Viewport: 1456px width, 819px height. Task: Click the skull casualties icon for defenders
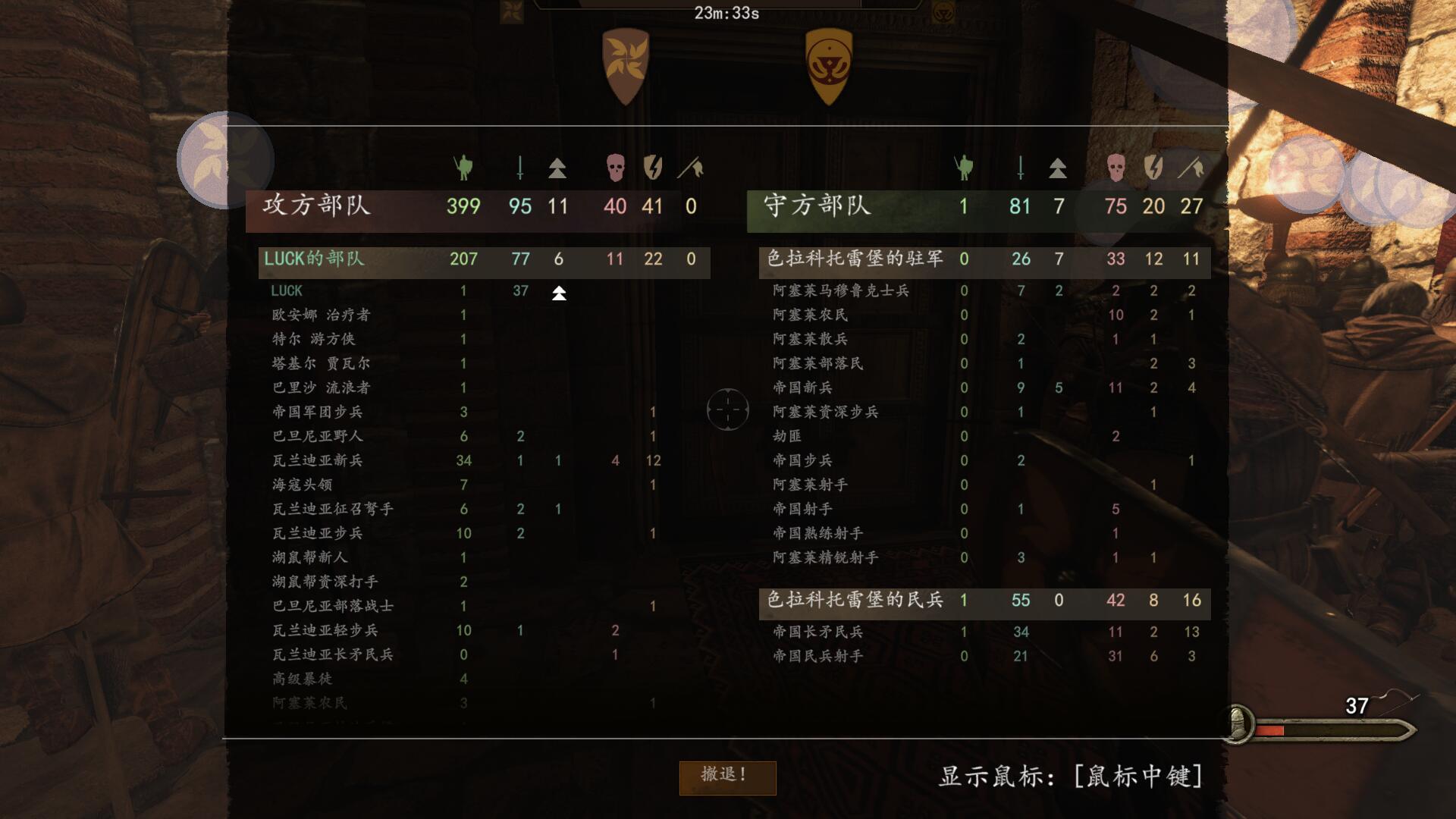1115,168
